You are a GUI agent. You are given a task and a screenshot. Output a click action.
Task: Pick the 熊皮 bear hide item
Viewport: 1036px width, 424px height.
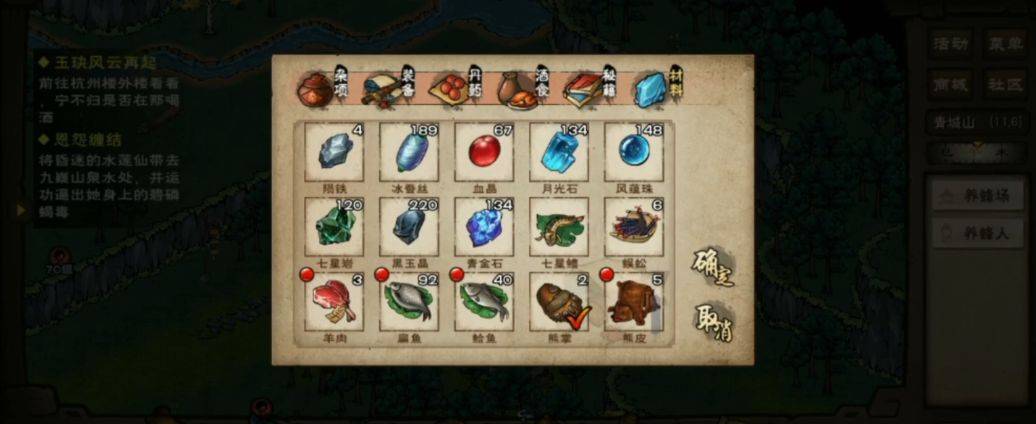click(x=634, y=302)
